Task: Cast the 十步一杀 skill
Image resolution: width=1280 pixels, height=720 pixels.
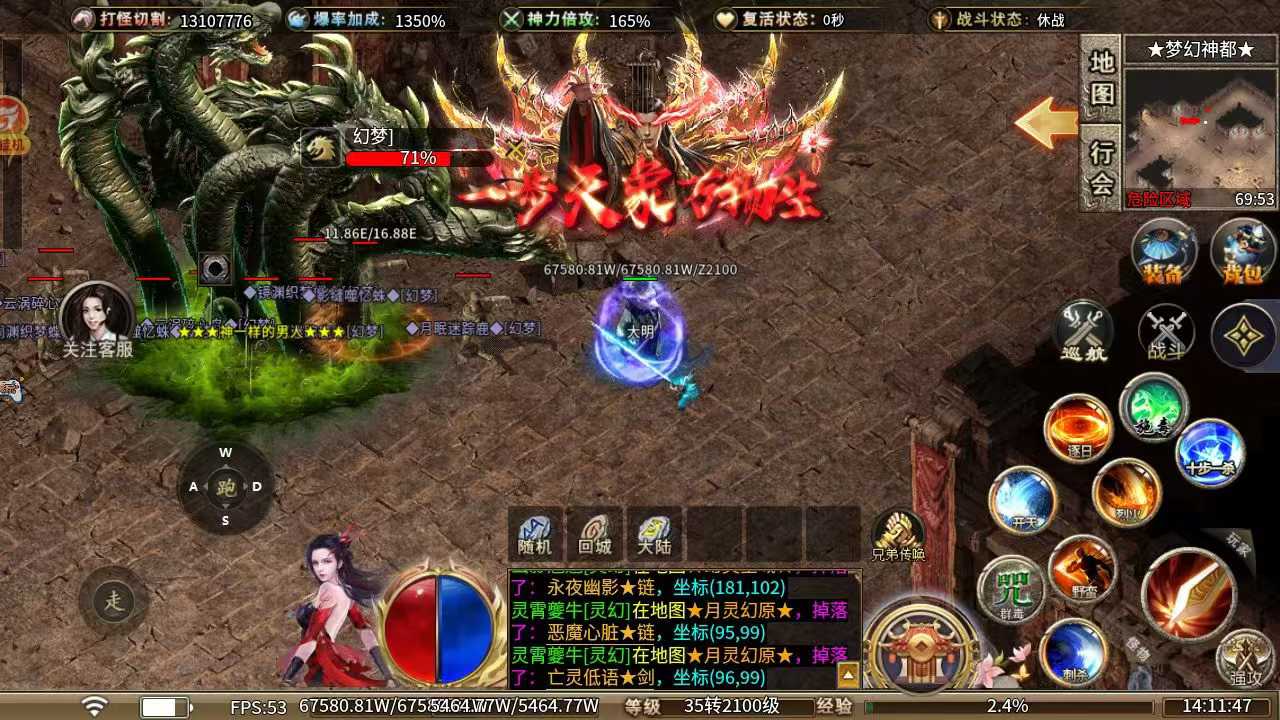Action: tap(1210, 452)
